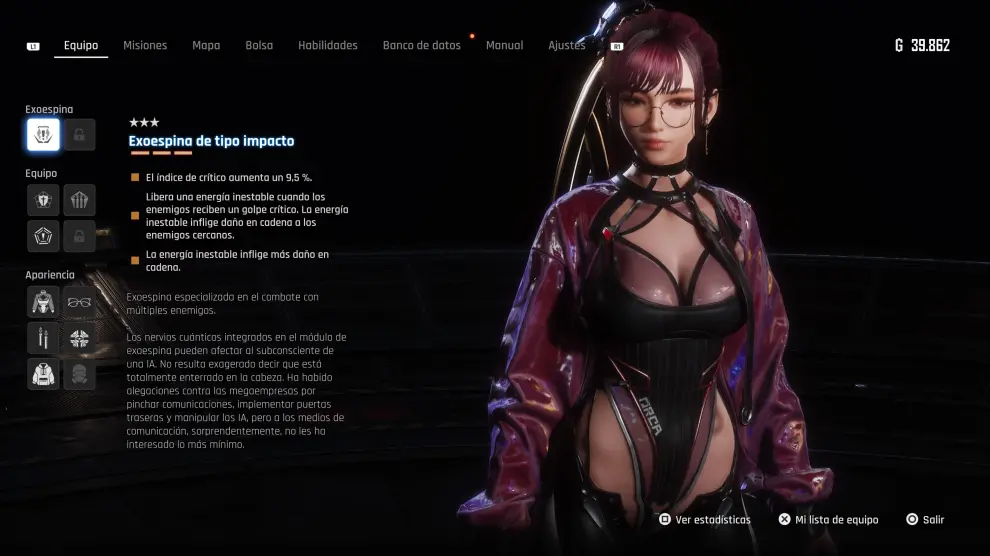
Task: Choose the glasses appearance slot
Action: point(79,302)
